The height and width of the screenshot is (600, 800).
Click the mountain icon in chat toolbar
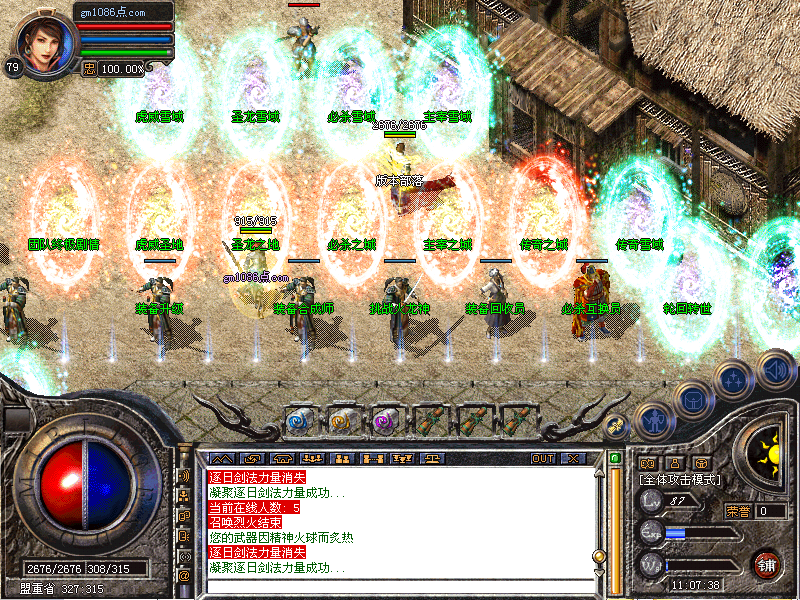pyautogui.click(x=217, y=458)
